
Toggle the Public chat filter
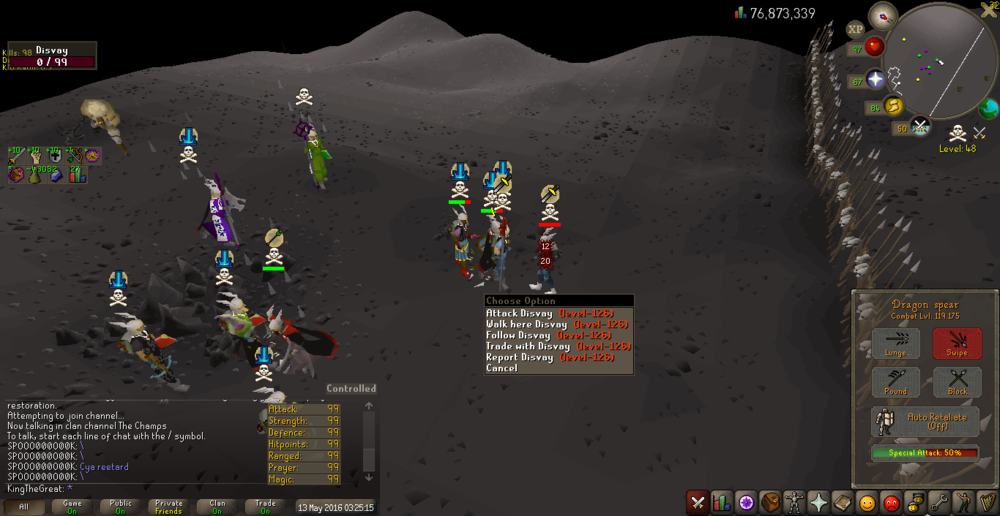click(120, 507)
